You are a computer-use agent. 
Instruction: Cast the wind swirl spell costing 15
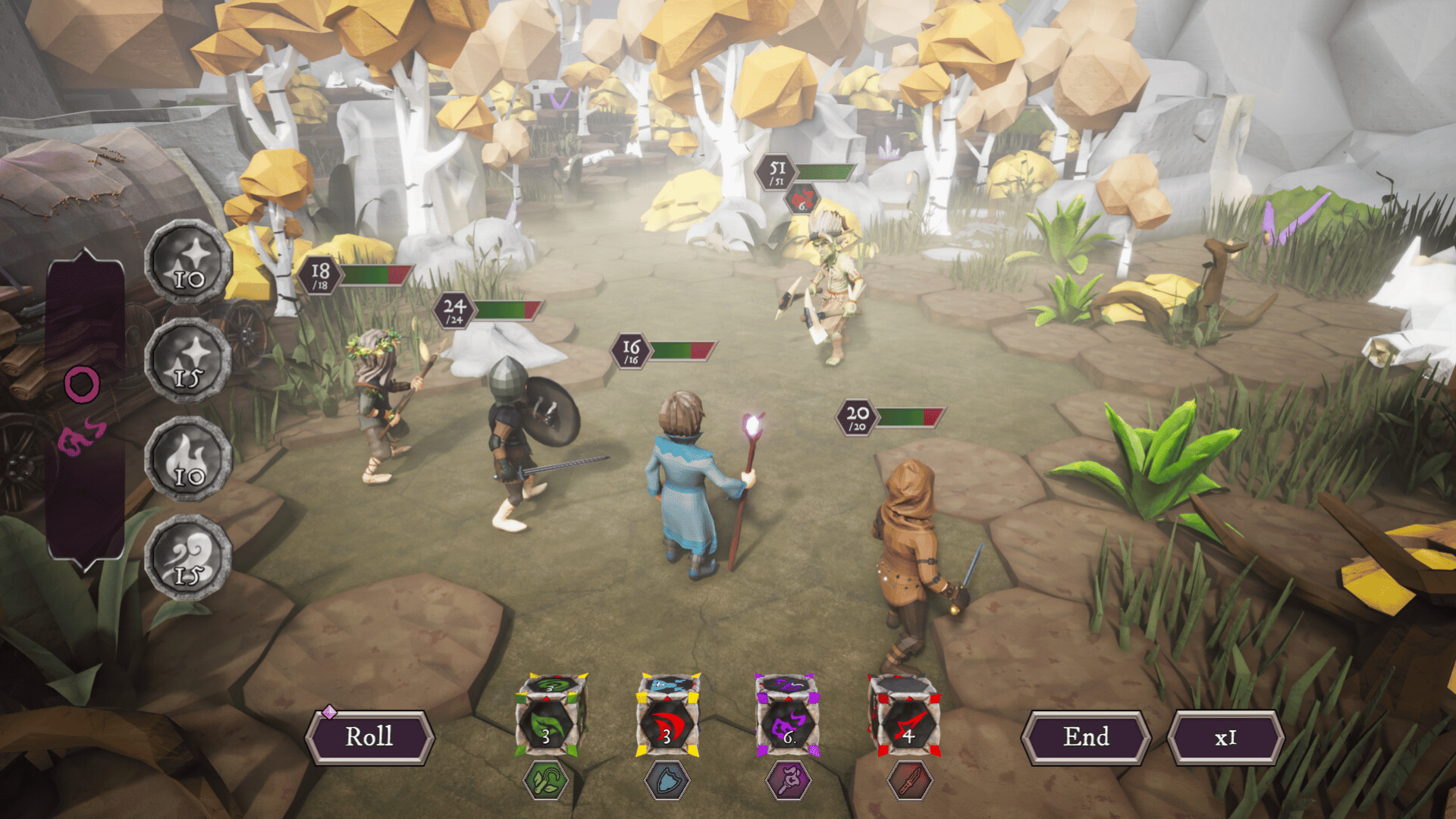(188, 557)
